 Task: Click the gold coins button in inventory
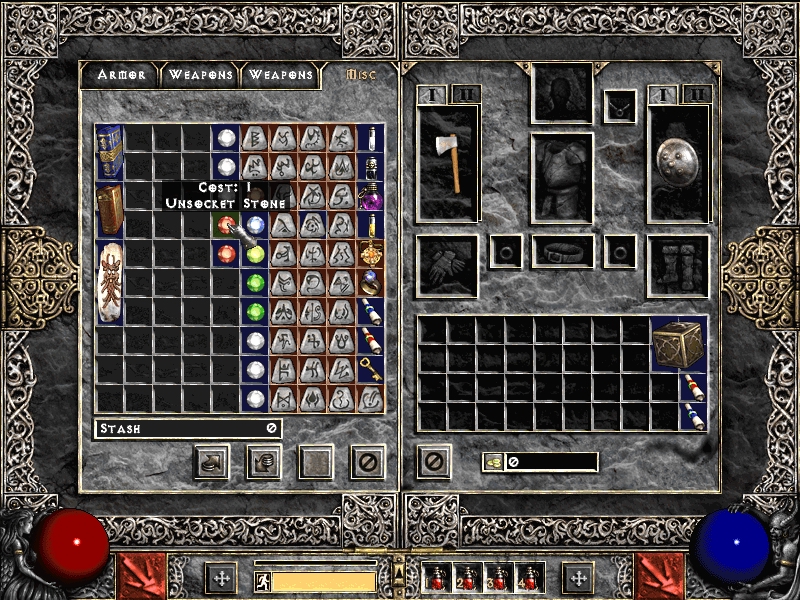(495, 461)
